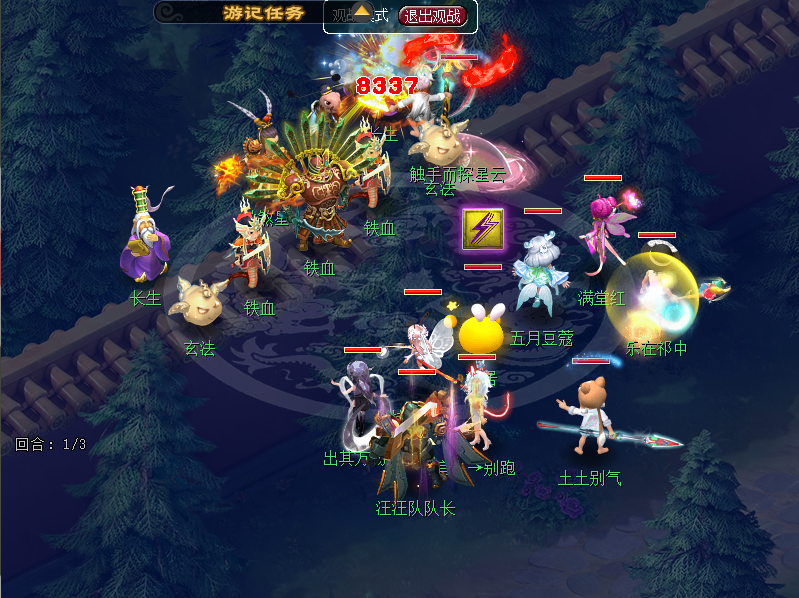The width and height of the screenshot is (799, 598).
Task: Click the 退出观战 exit spectating button
Action: coord(433,15)
